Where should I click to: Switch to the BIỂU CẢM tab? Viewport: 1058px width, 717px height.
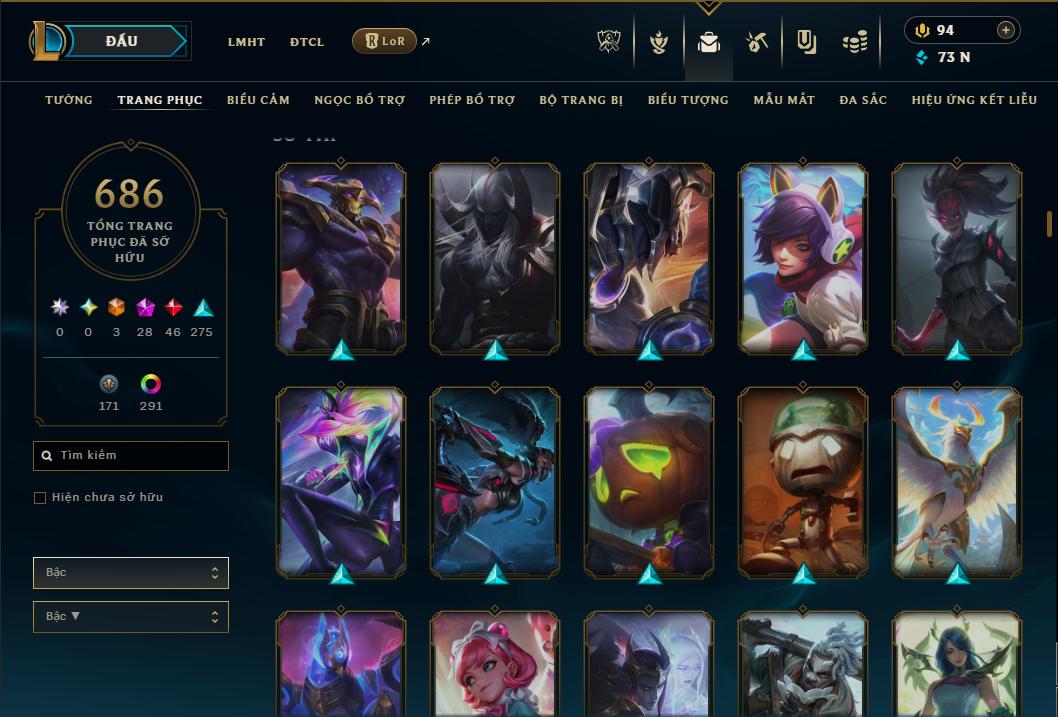point(258,100)
